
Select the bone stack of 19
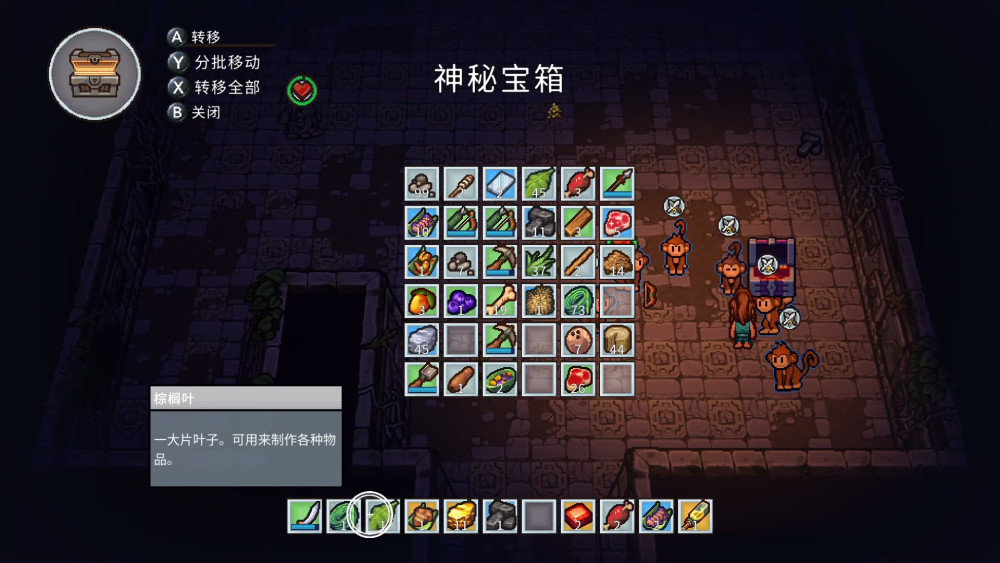(500, 300)
